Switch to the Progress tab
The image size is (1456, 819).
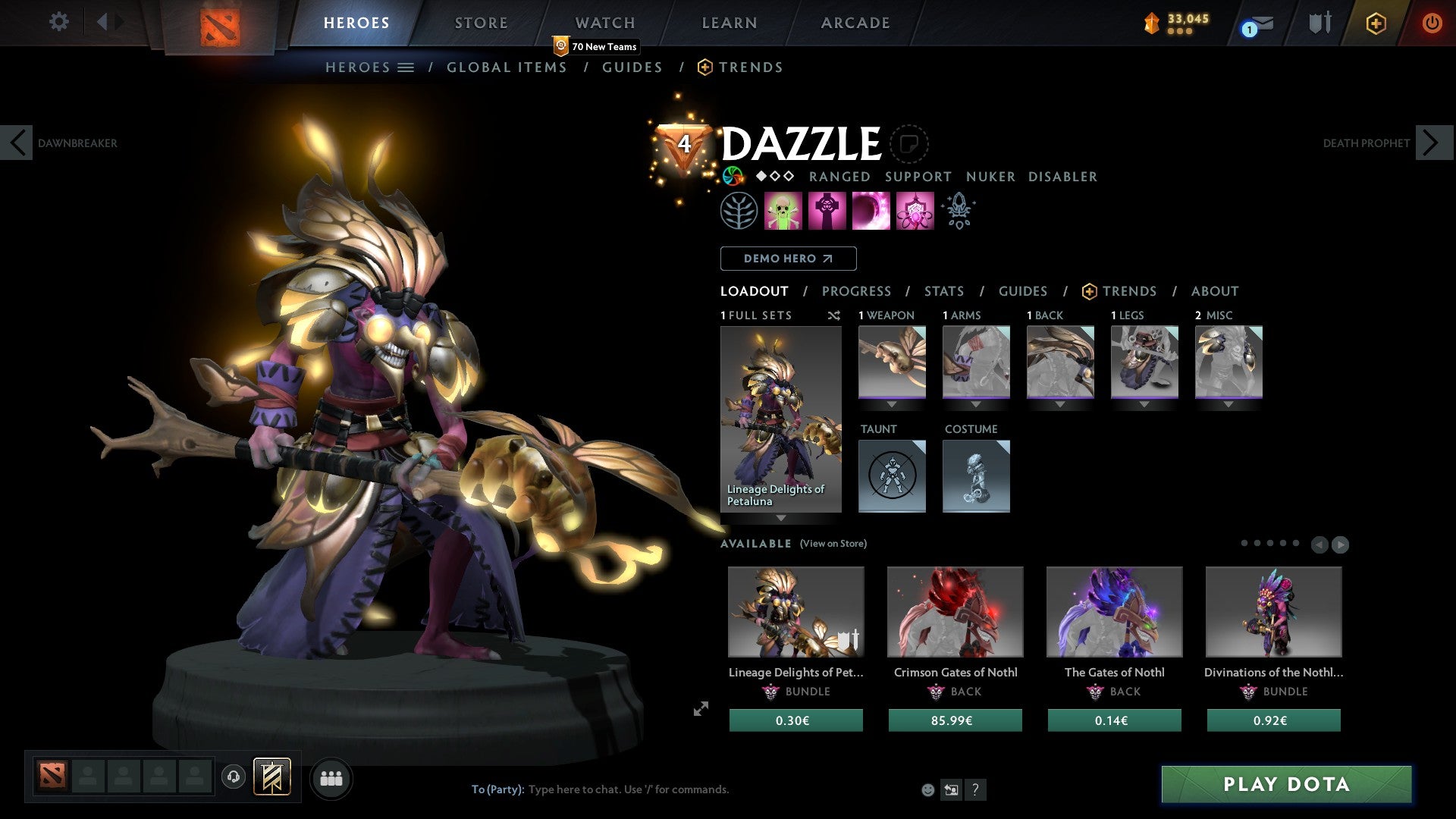[x=857, y=290]
